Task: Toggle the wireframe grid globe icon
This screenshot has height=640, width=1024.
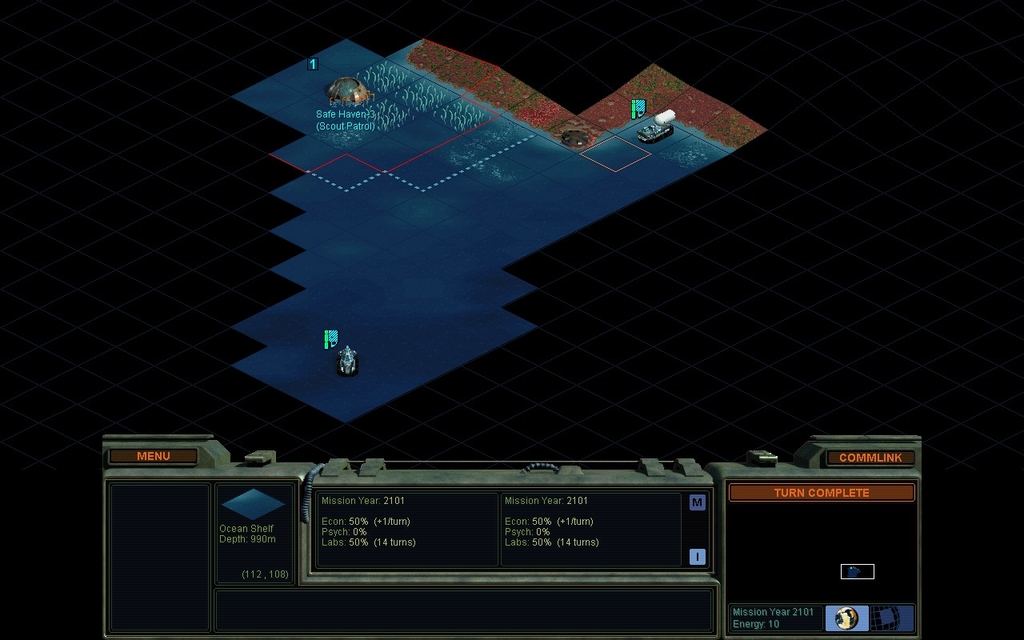Action: (884, 618)
